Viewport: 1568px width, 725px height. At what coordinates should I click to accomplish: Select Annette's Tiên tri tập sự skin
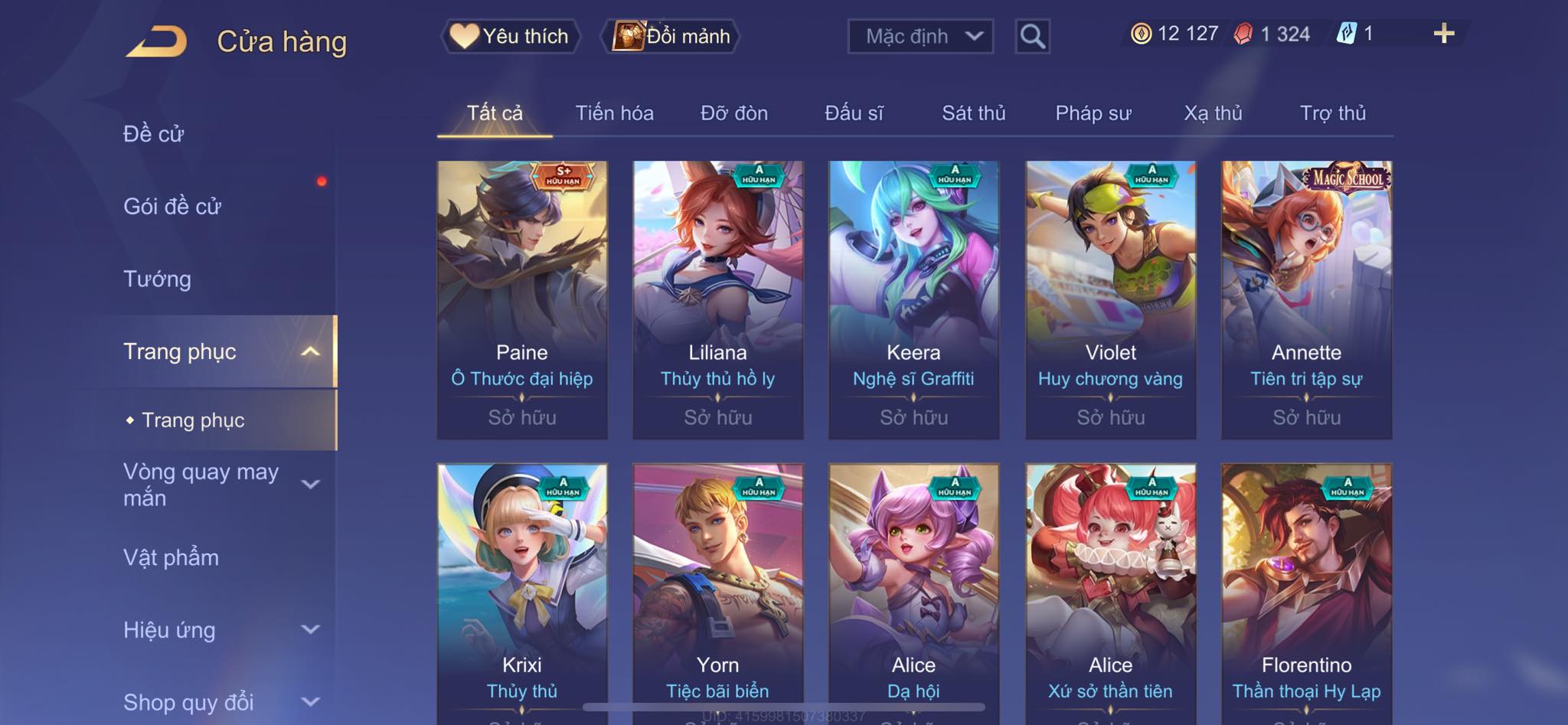(1306, 299)
